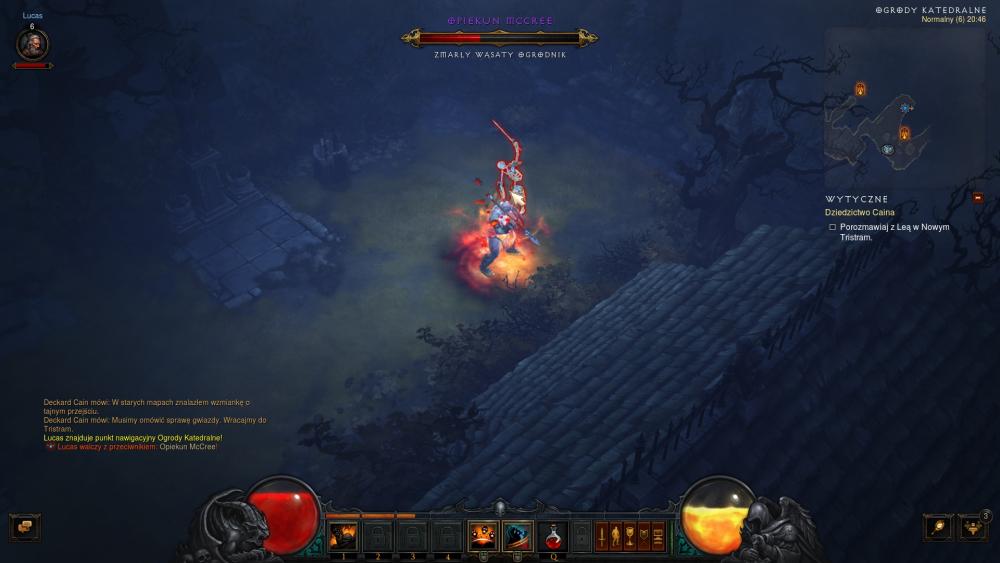Screen dimensions: 1000x563
Task: Open skills with the sword menu button
Action: pos(602,537)
